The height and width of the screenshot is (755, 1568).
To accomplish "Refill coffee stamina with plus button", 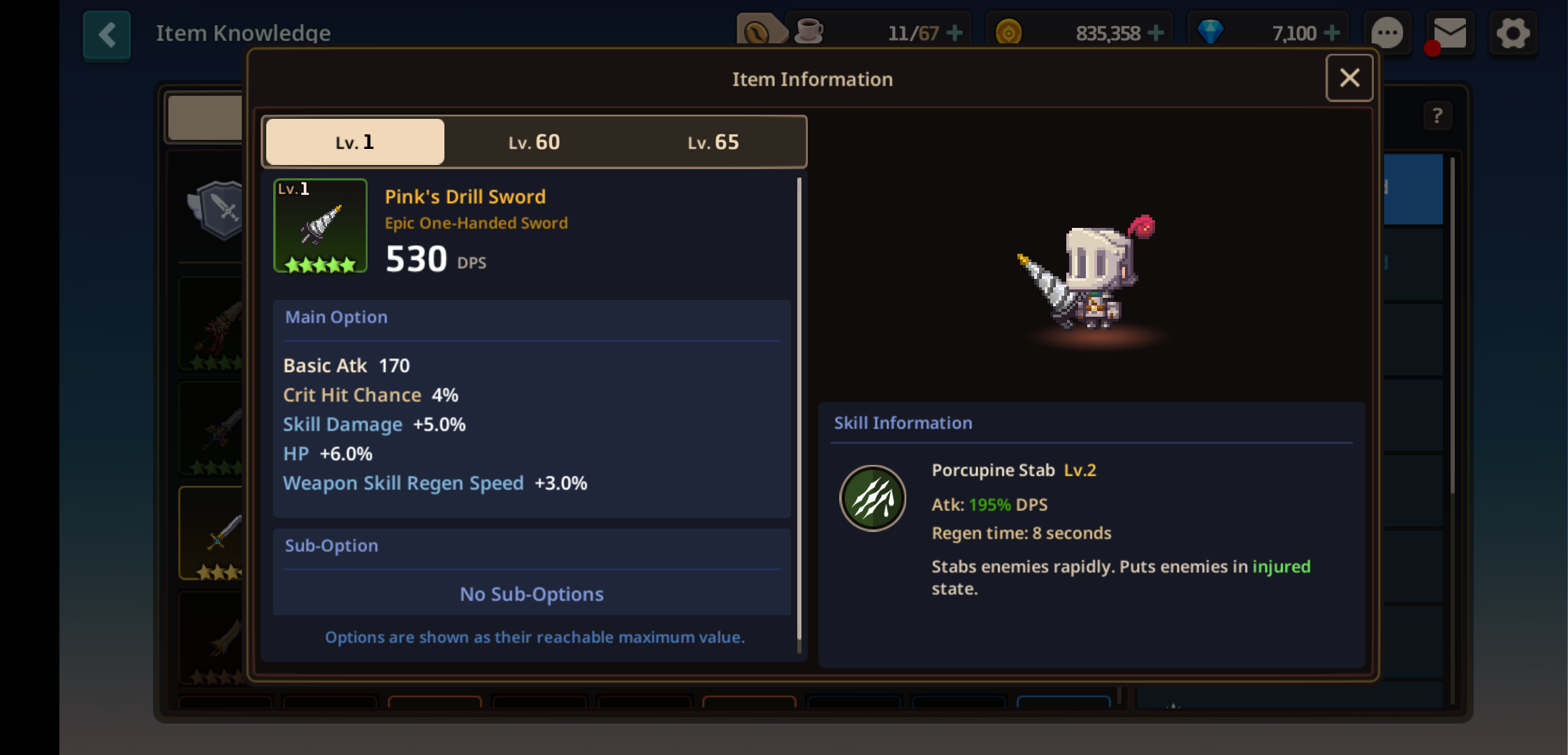I will (954, 33).
